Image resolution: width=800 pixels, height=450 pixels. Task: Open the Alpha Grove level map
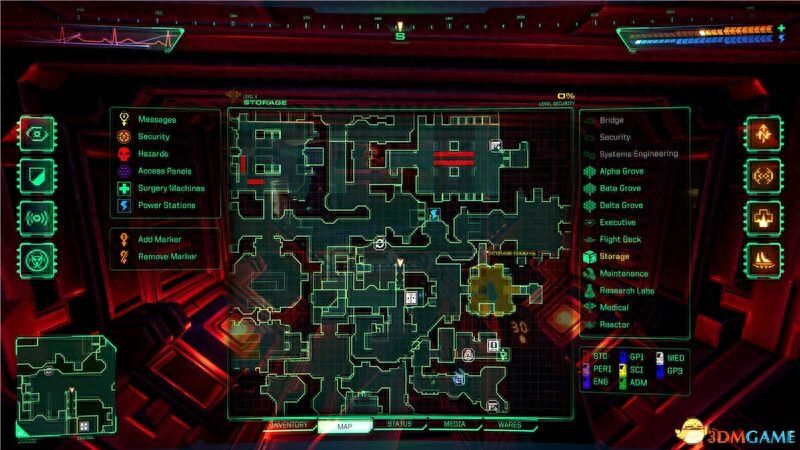(x=620, y=171)
